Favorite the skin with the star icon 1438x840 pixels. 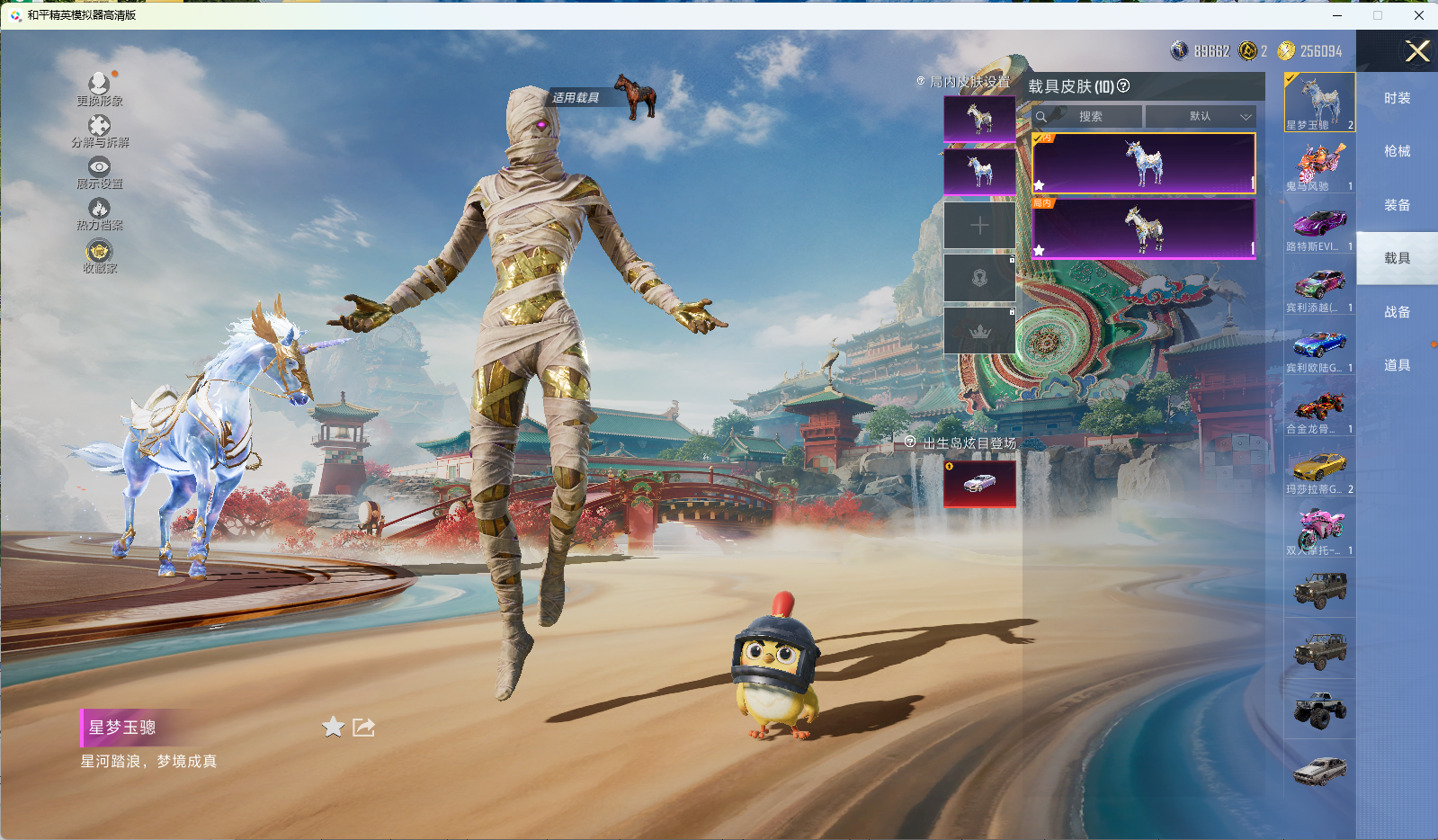pyautogui.click(x=334, y=727)
